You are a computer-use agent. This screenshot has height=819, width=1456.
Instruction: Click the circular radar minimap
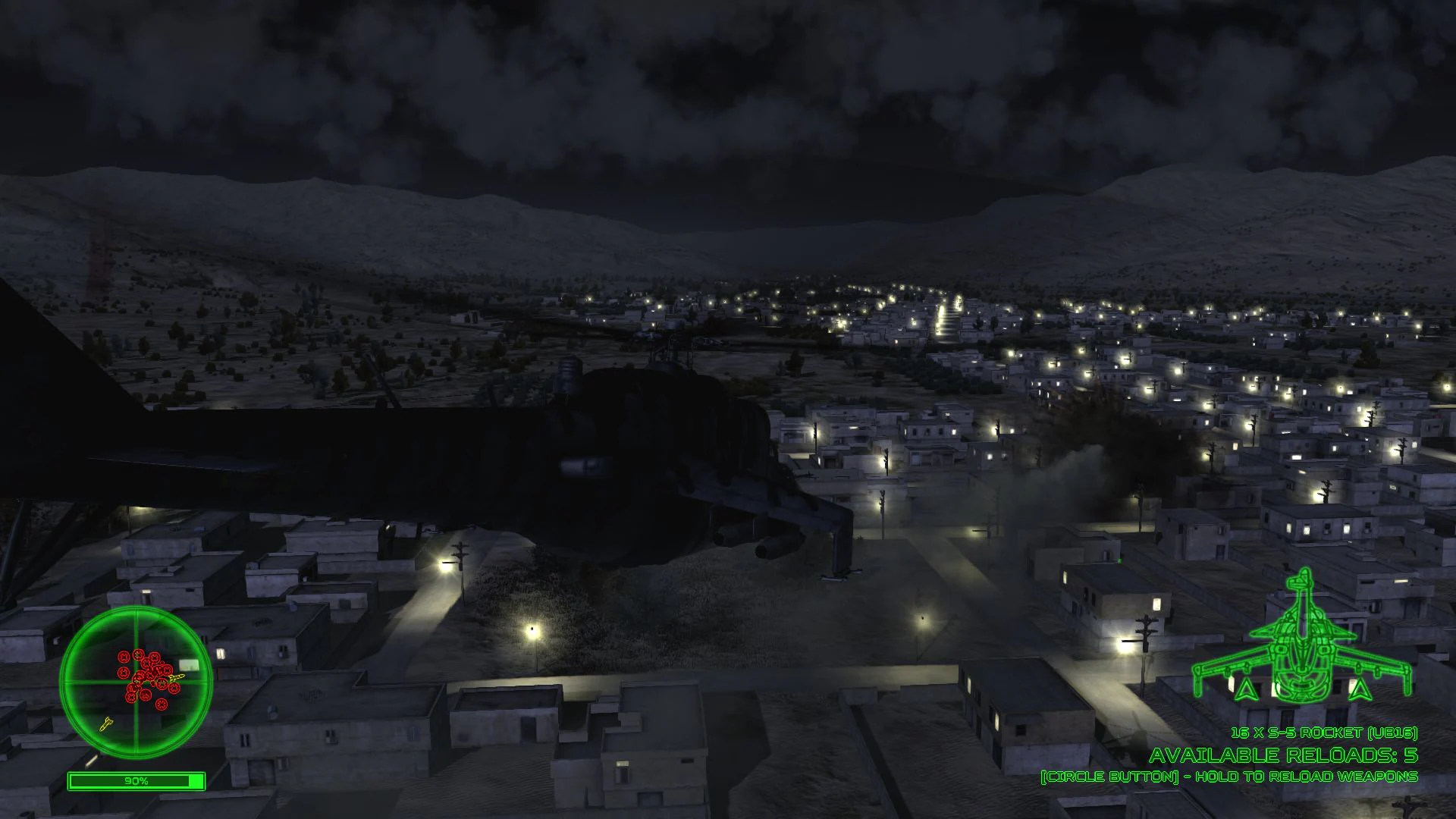pyautogui.click(x=136, y=681)
